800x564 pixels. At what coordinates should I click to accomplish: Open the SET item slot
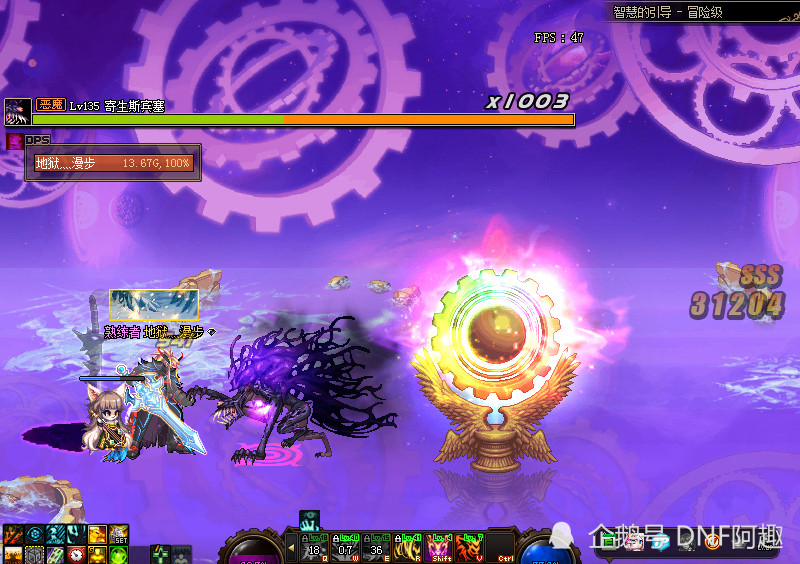tap(119, 534)
